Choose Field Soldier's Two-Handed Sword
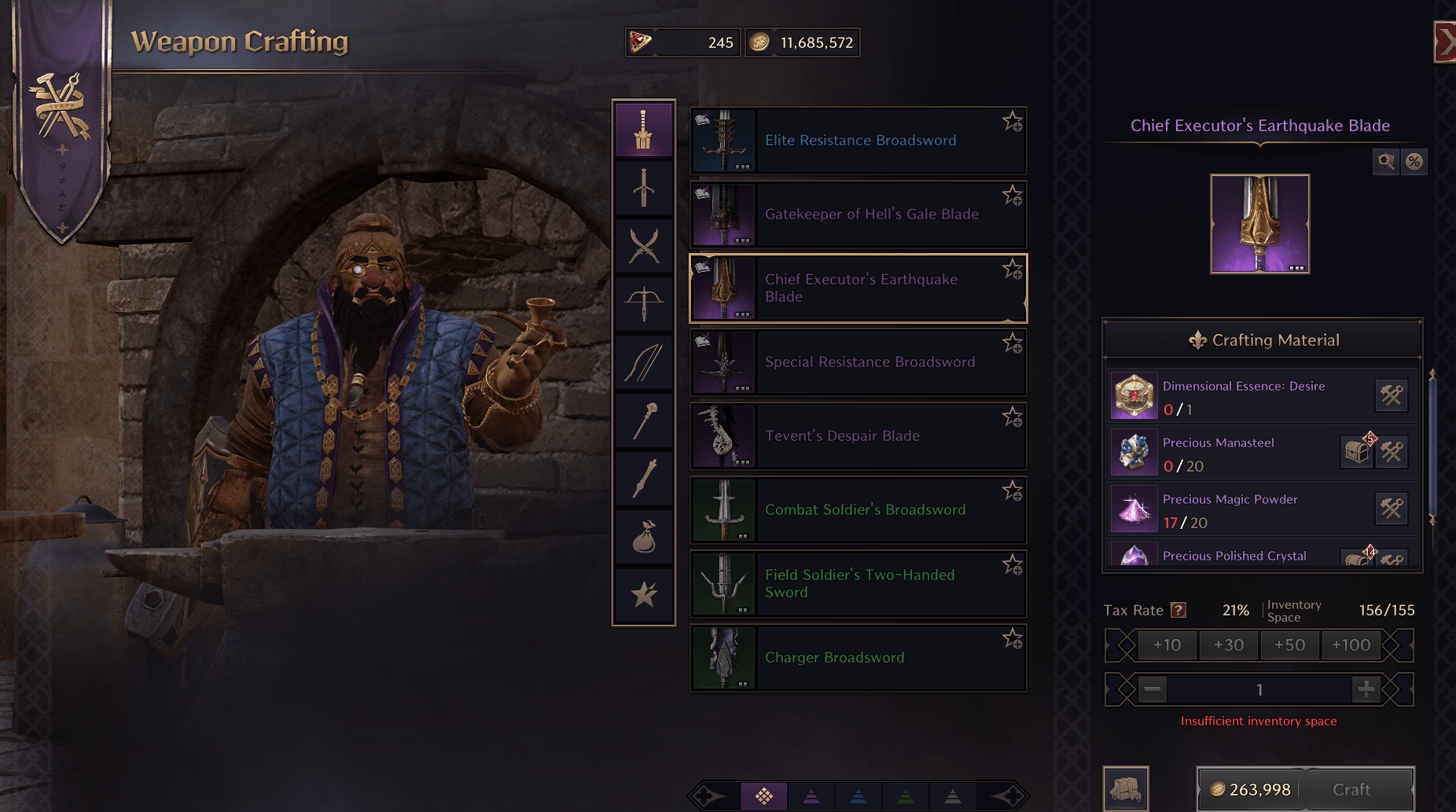Screen dimensions: 1456x812 [858, 584]
